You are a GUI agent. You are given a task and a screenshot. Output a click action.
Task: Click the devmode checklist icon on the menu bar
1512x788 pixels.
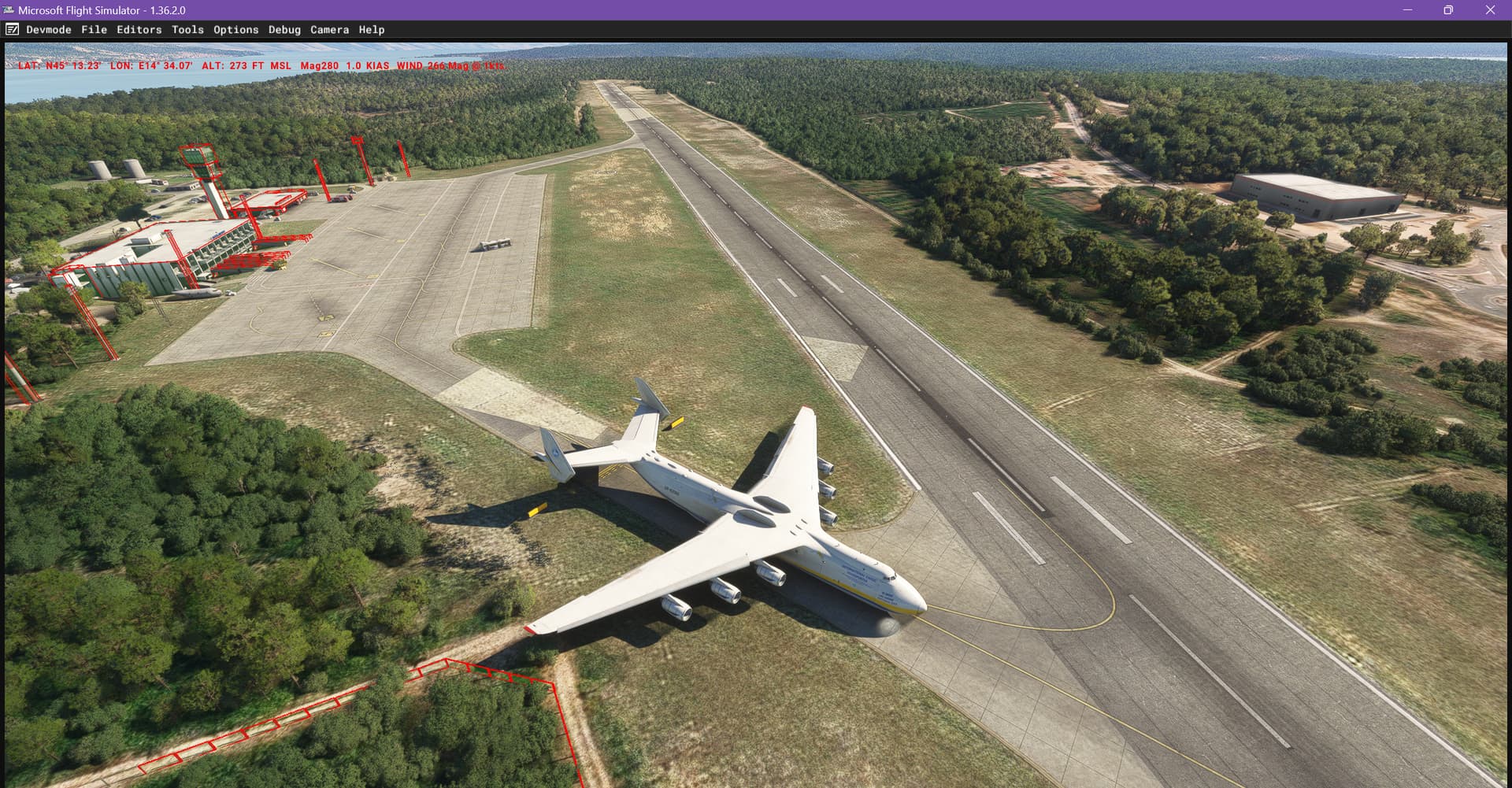coord(11,29)
